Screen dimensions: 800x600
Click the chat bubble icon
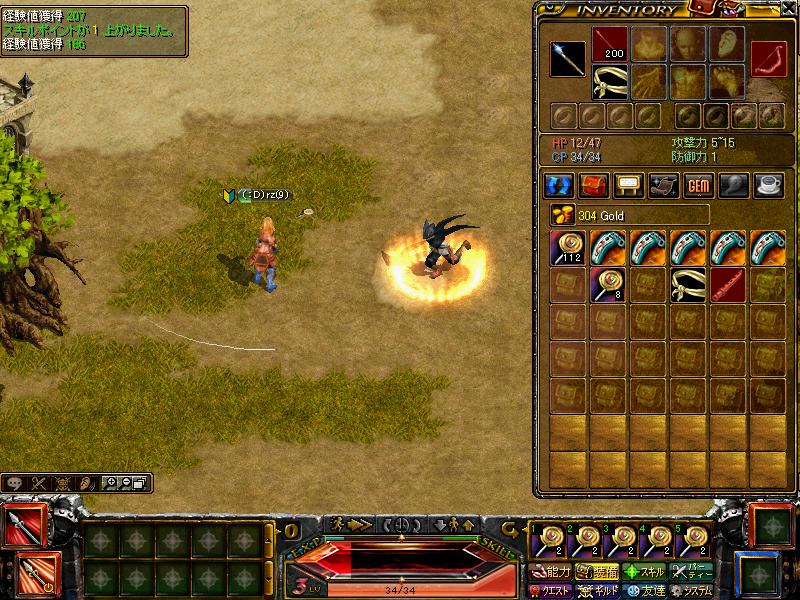coord(15,483)
